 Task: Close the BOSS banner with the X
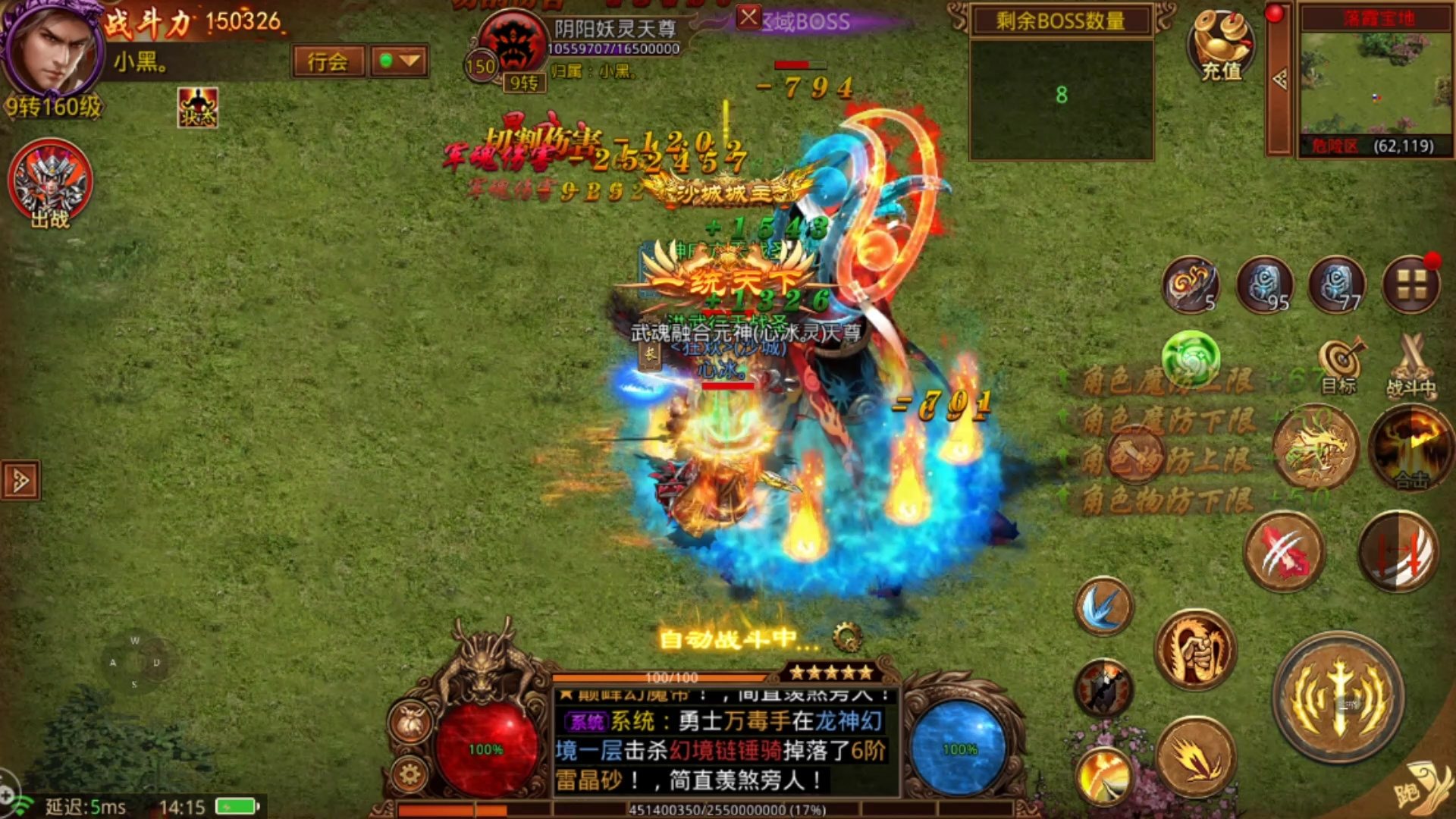point(748,17)
